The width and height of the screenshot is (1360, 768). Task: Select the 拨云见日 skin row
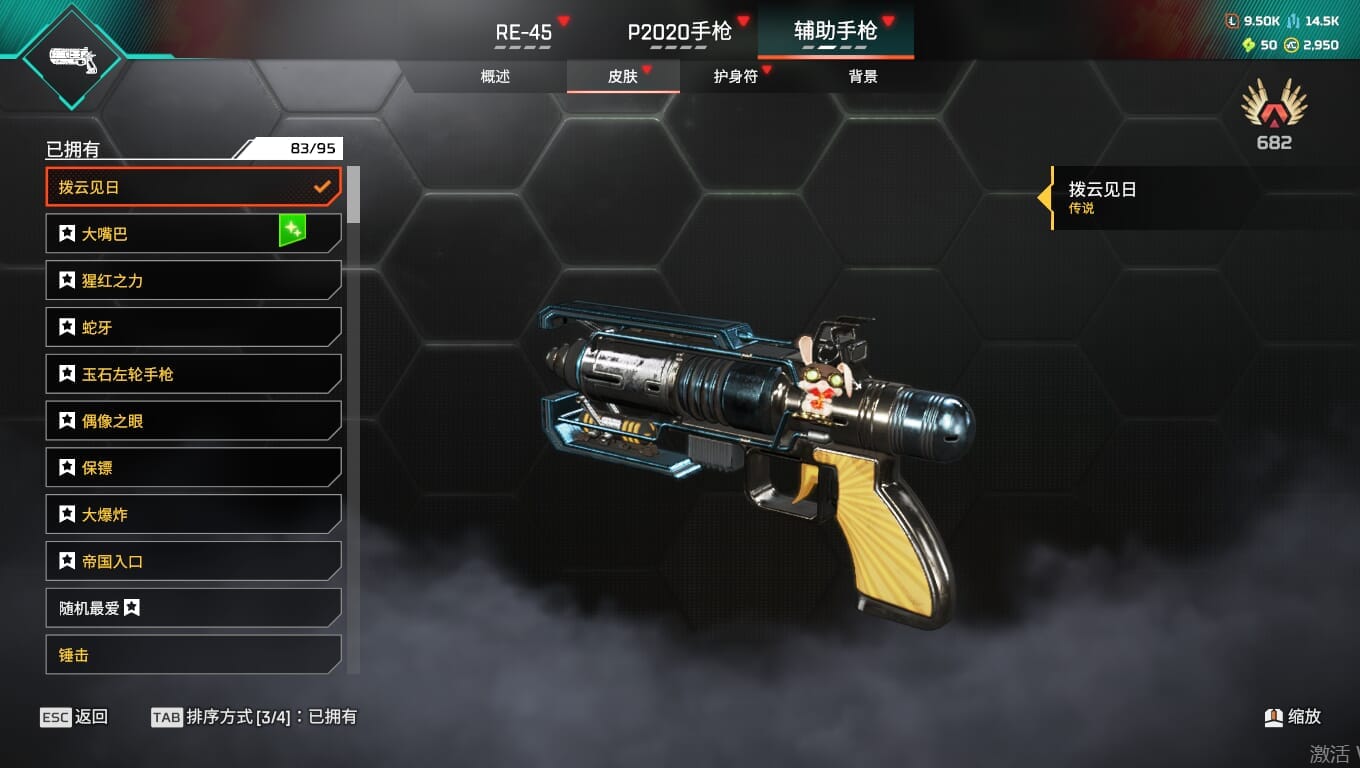(193, 187)
